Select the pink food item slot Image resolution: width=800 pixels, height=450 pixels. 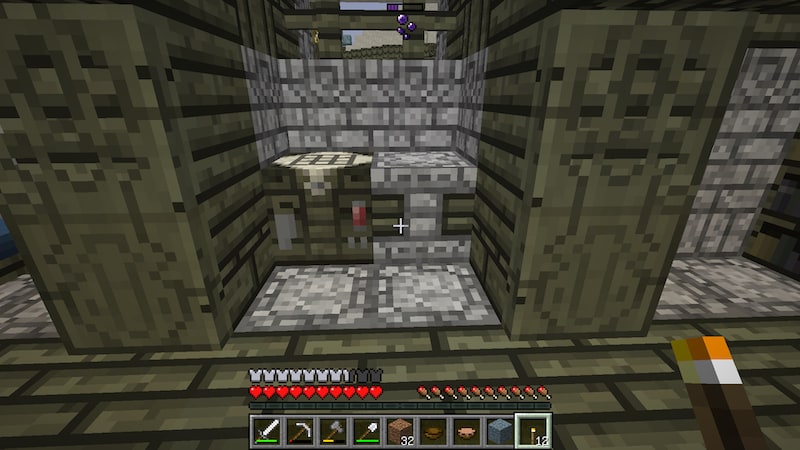(x=466, y=430)
